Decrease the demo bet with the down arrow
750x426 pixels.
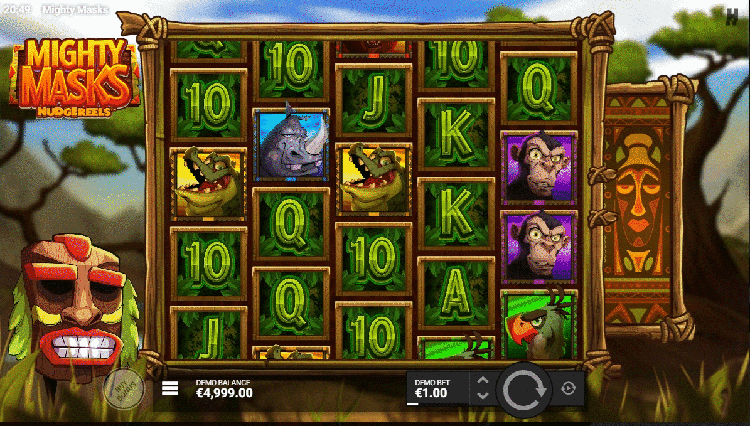[x=482, y=396]
